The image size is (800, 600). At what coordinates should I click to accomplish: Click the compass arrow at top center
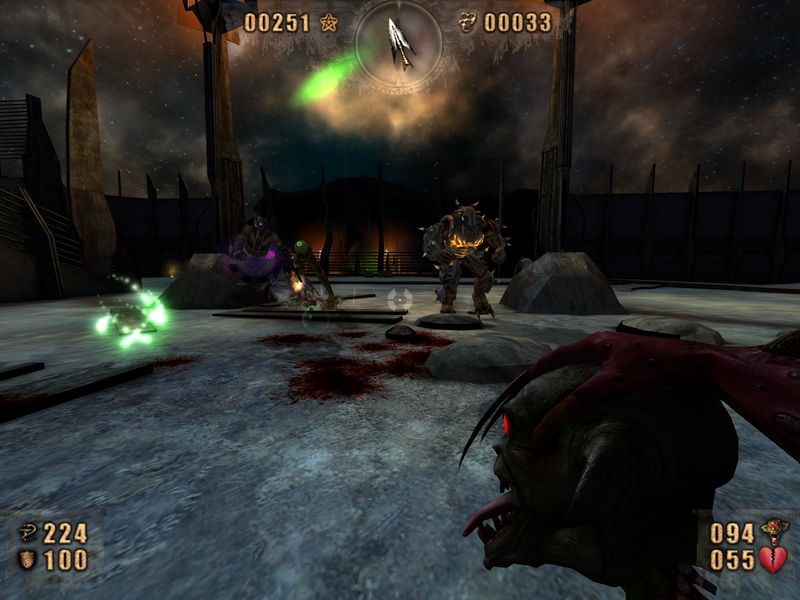point(400,41)
